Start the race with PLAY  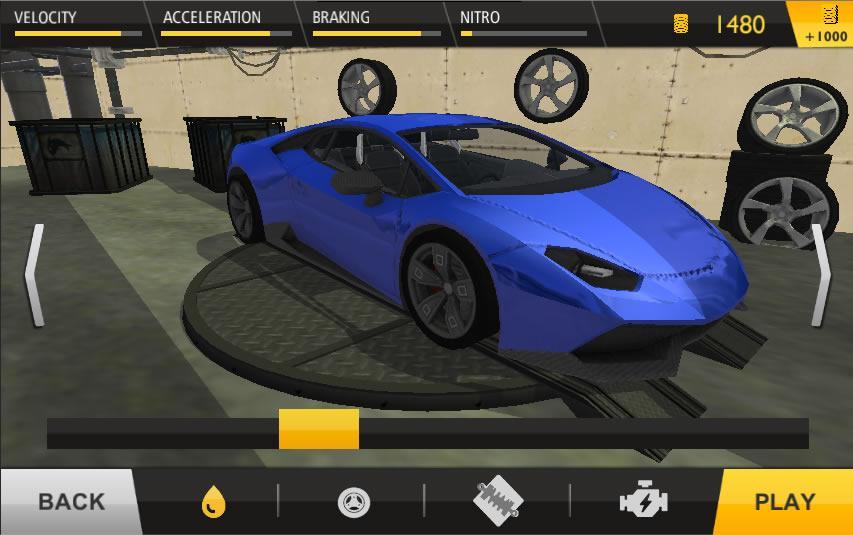784,501
